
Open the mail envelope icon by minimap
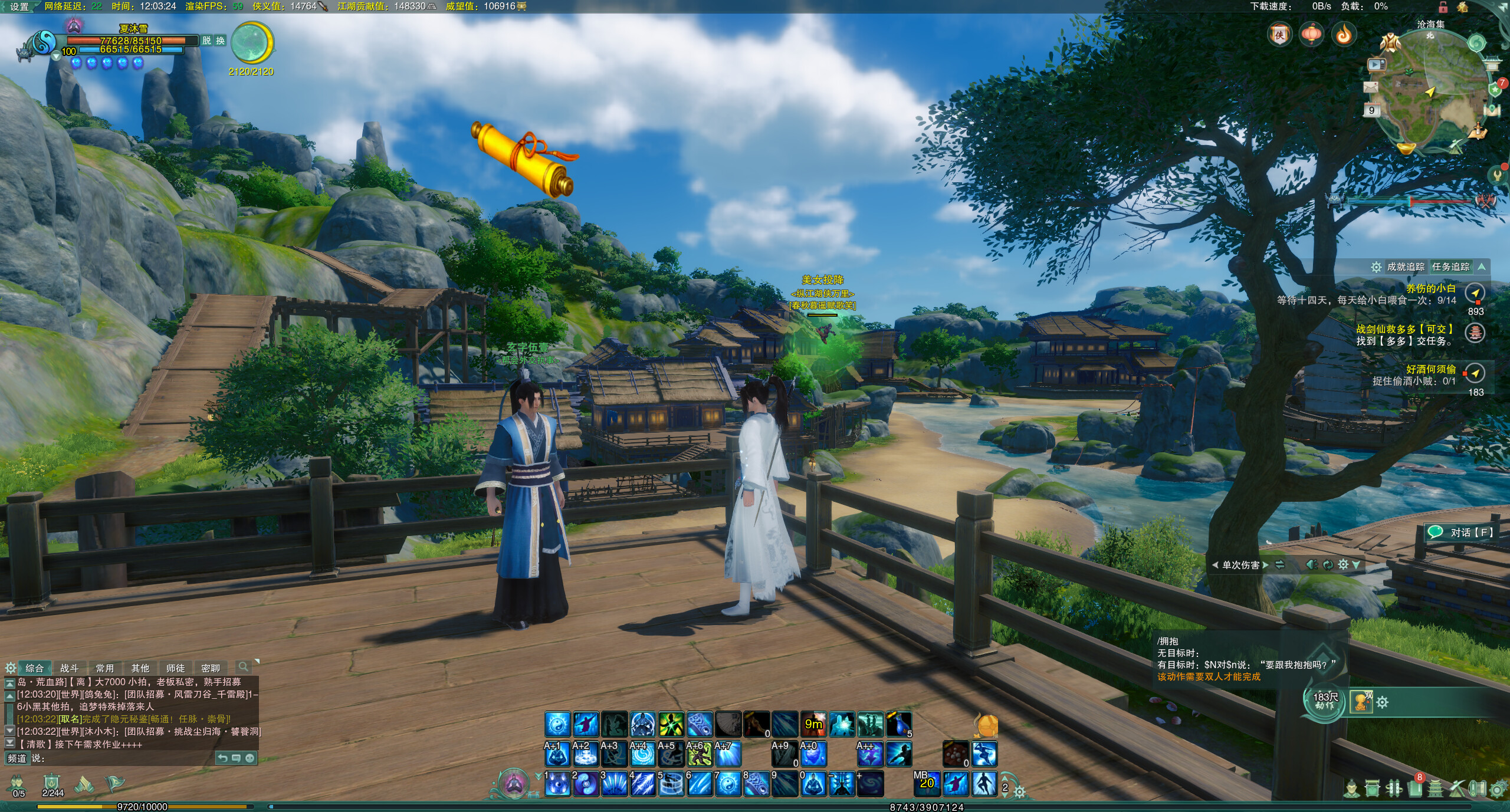coord(1370,87)
